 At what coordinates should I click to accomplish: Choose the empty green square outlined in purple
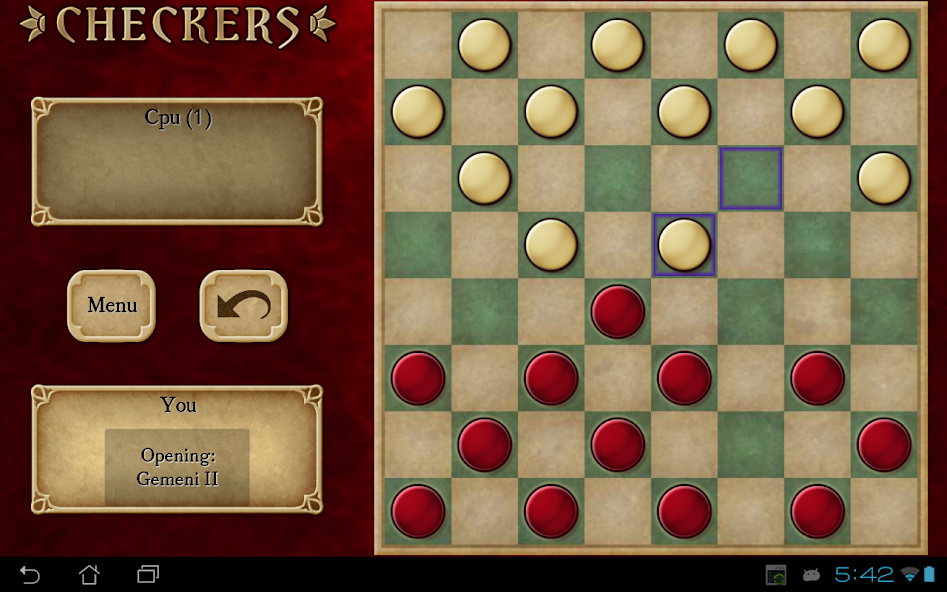pos(750,178)
